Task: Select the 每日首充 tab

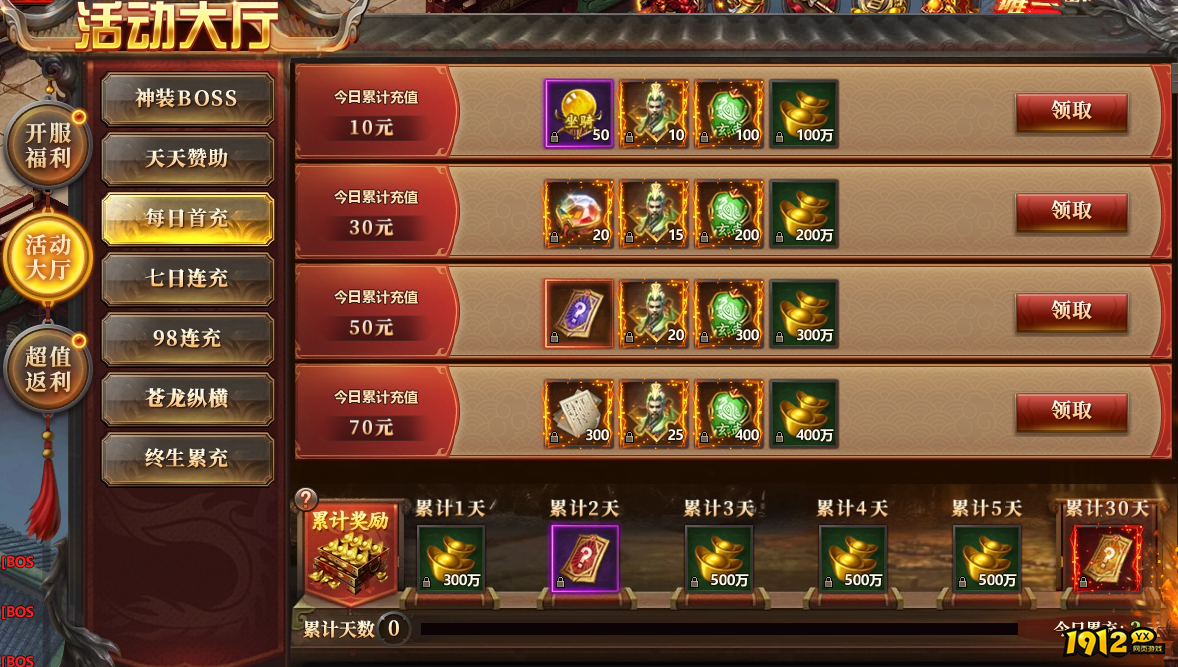Action: pos(187,218)
